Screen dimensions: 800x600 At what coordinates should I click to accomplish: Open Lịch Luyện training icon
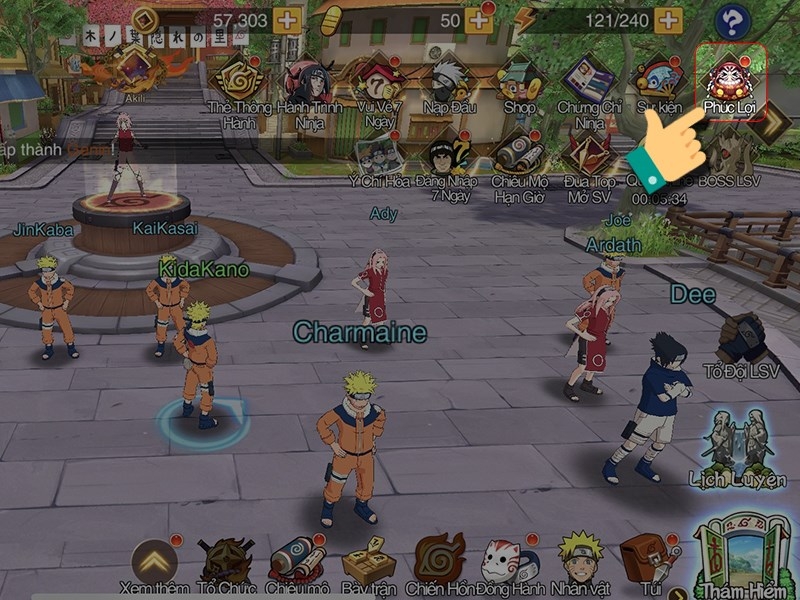pos(739,440)
